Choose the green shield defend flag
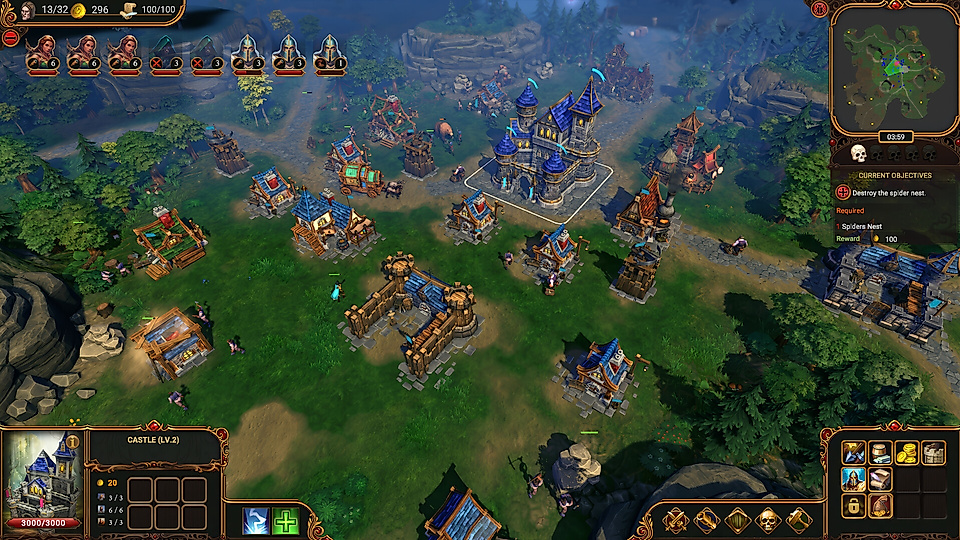This screenshot has width=960, height=540. pos(737,520)
